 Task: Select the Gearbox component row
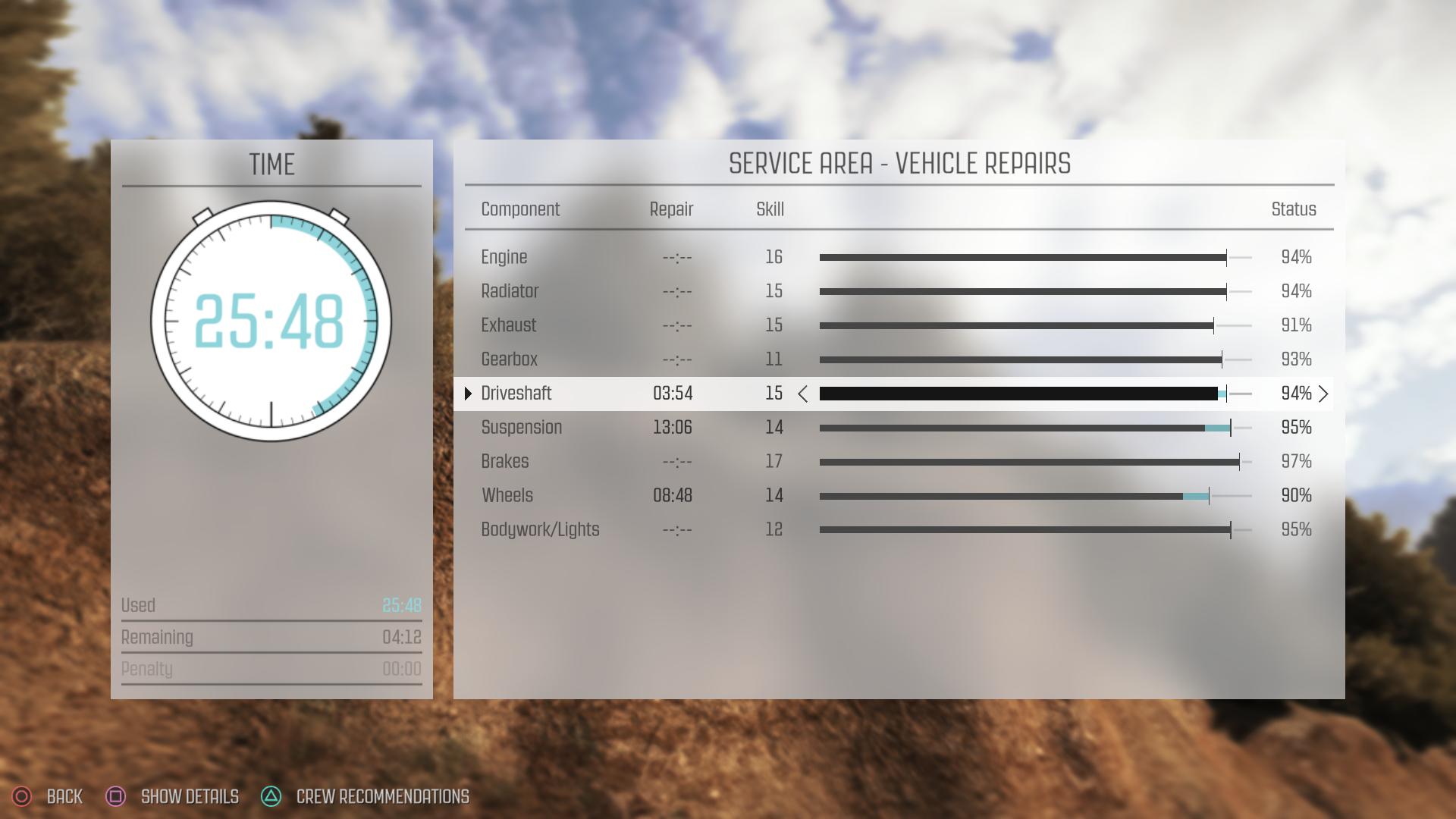coord(509,359)
